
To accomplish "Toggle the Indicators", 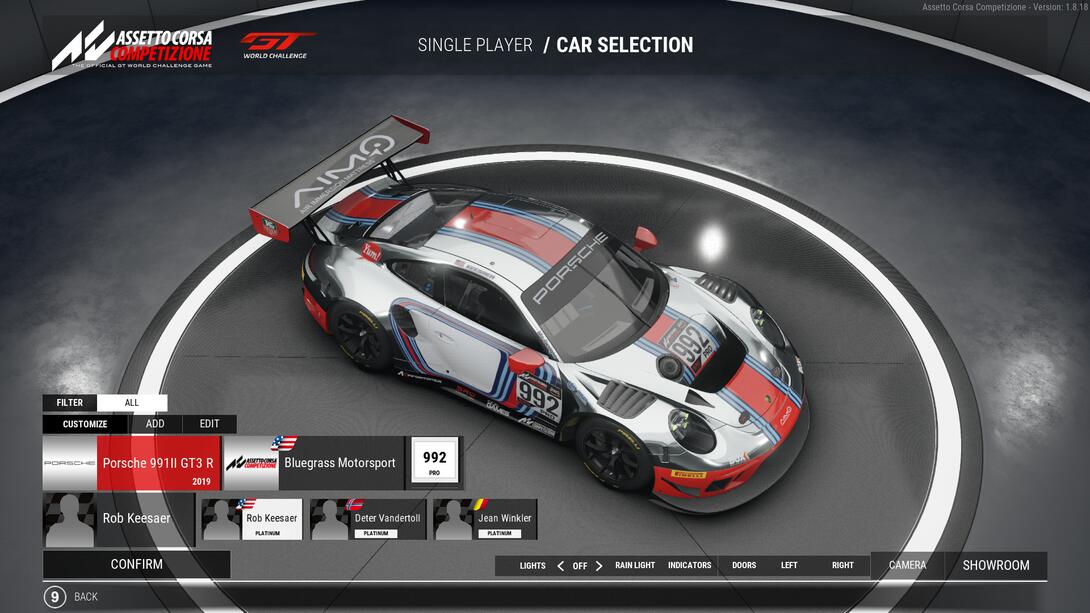I will pyautogui.click(x=689, y=566).
